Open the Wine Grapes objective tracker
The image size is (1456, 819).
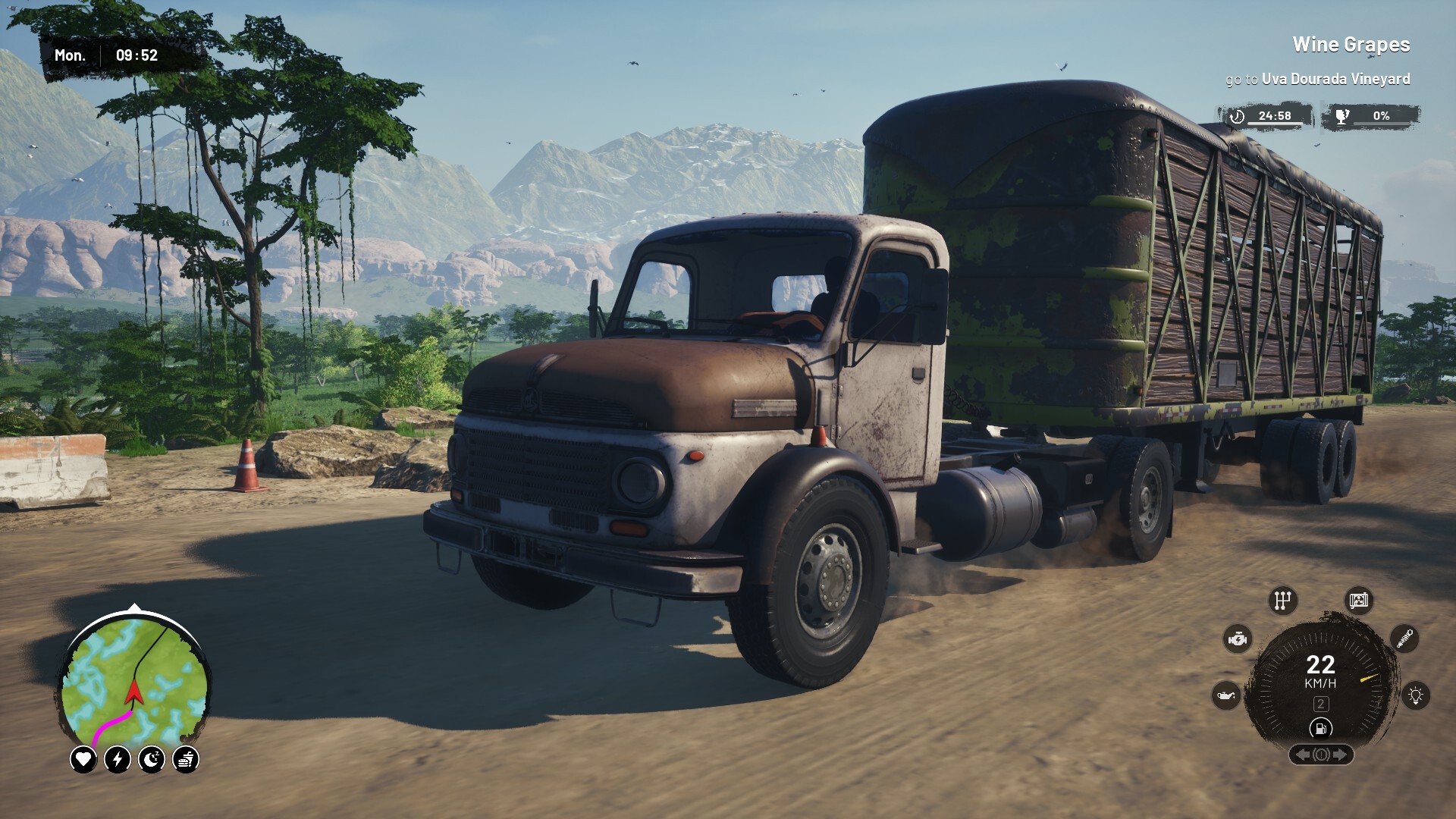coord(1351,45)
